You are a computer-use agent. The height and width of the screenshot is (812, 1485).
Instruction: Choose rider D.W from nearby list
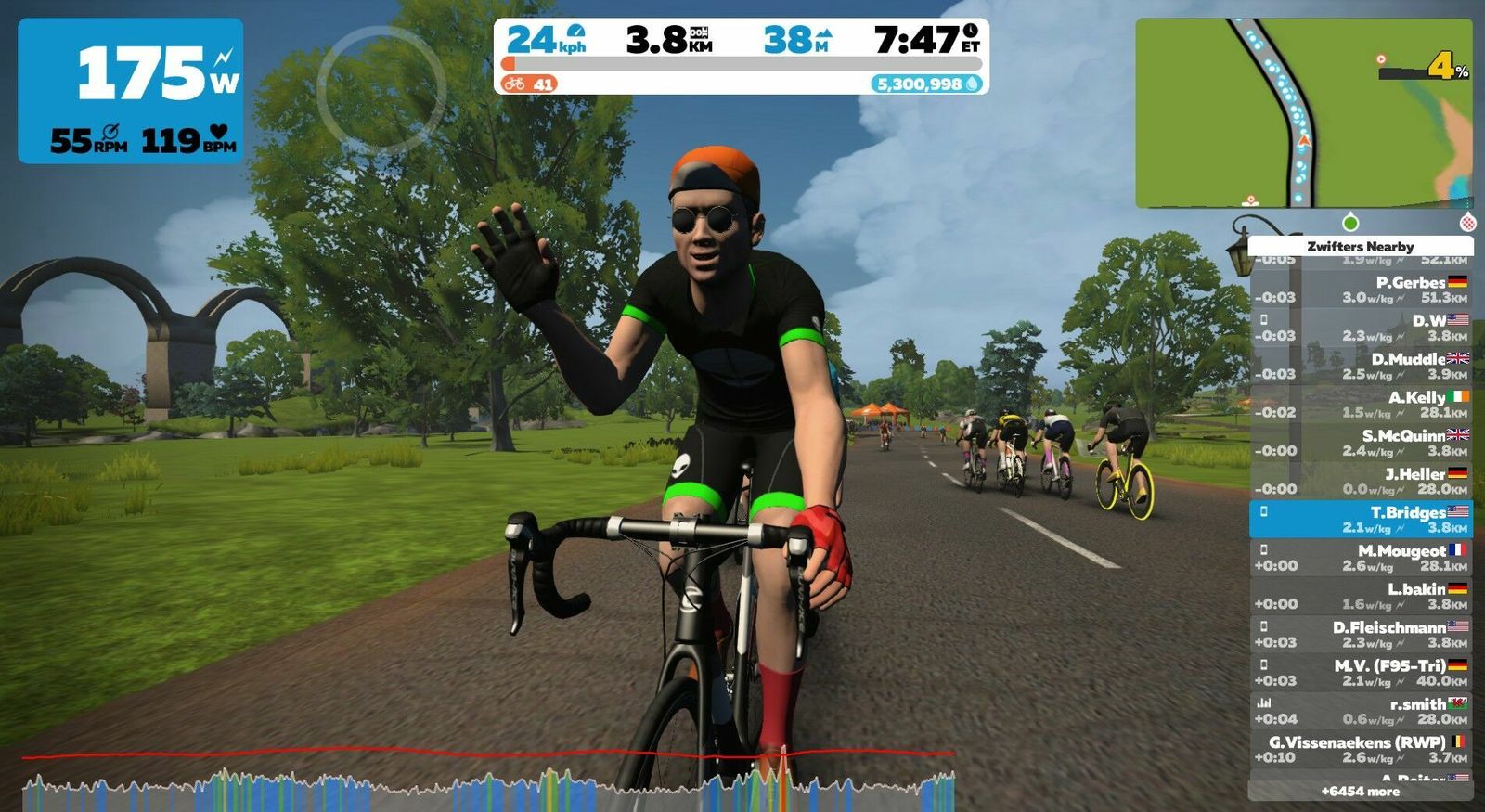[1361, 328]
